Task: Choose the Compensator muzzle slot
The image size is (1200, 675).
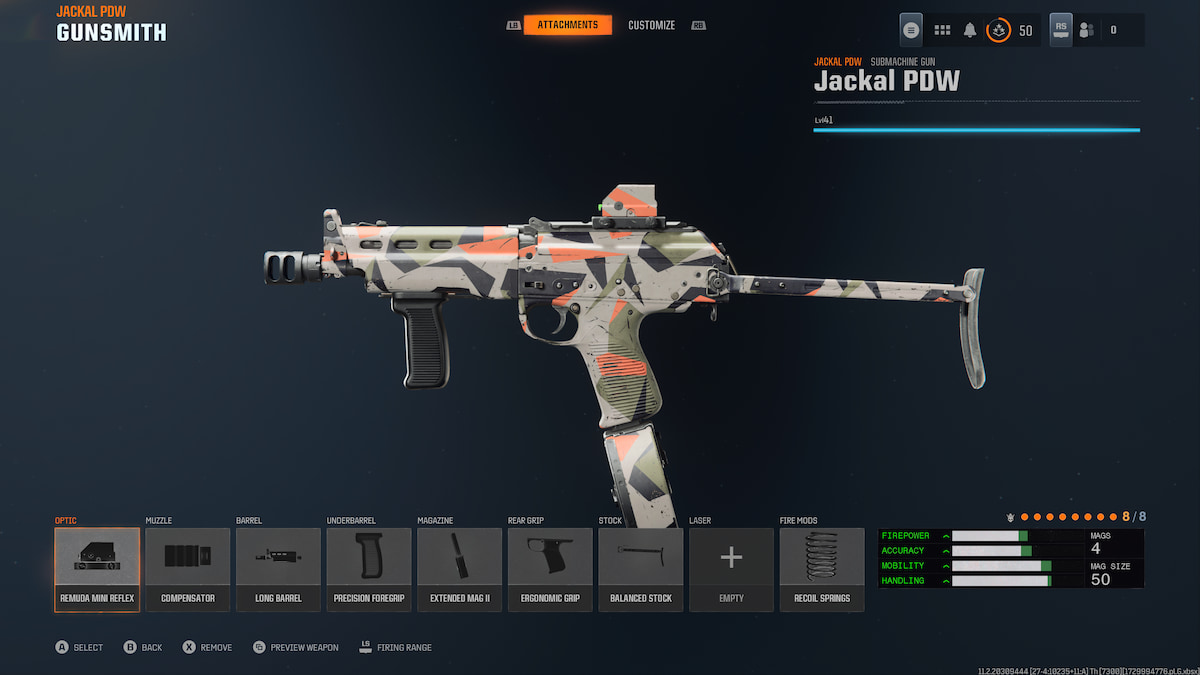Action: pyautogui.click(x=188, y=569)
